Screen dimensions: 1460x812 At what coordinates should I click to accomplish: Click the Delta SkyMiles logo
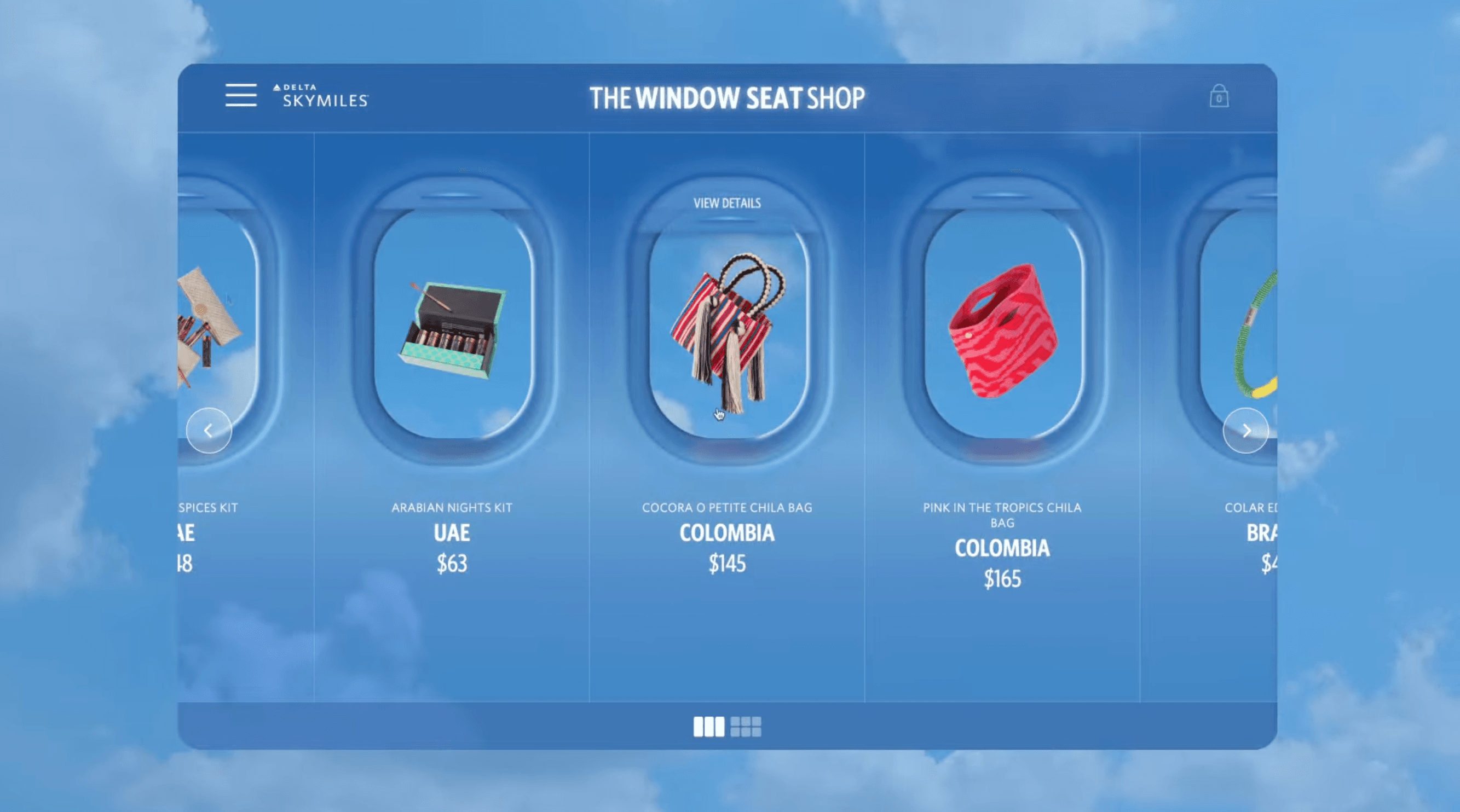(320, 95)
